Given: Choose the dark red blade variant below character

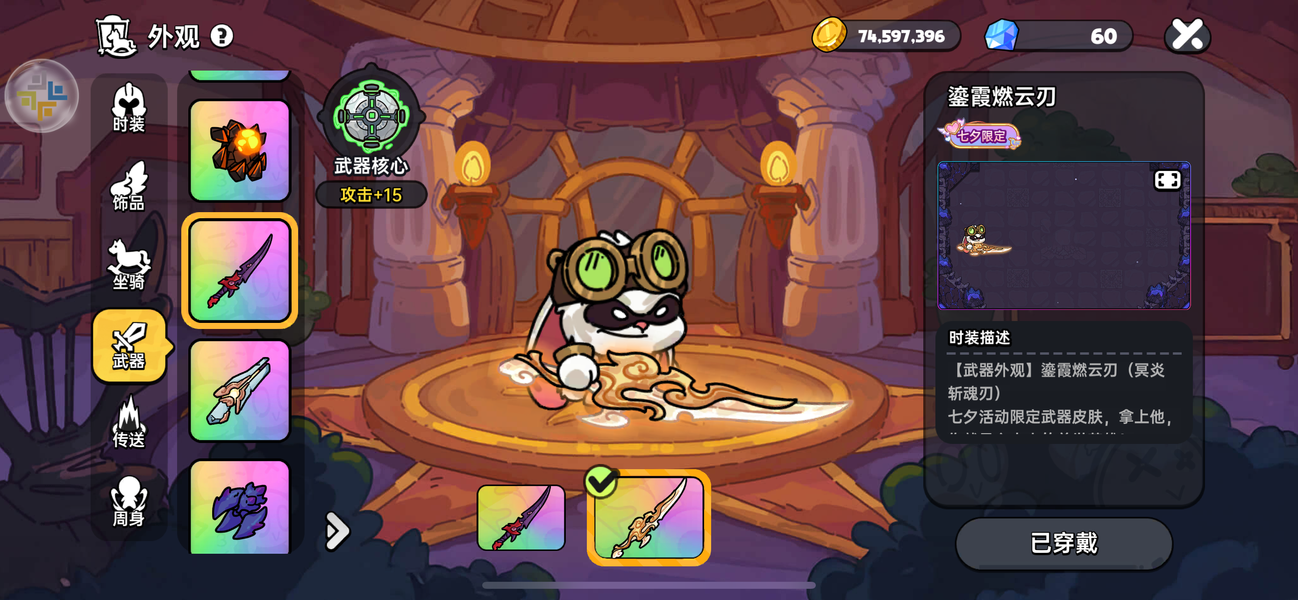Looking at the screenshot, I should point(521,518).
